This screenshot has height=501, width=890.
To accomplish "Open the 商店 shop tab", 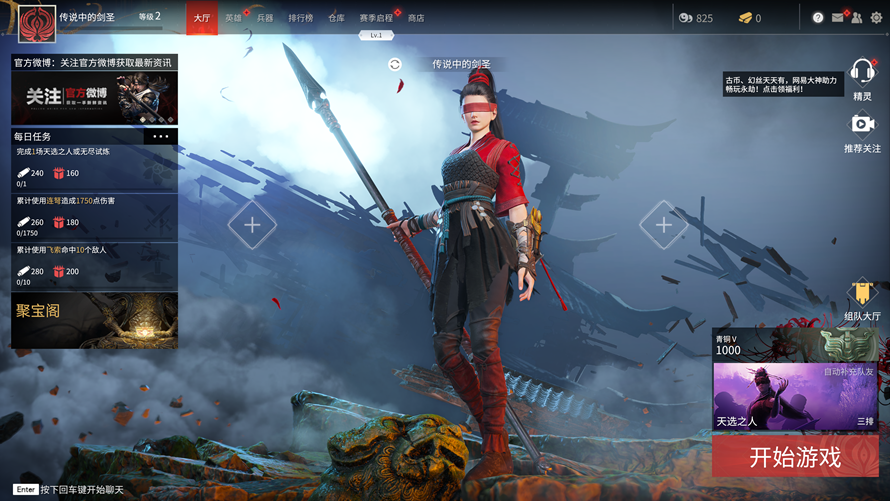I will (x=416, y=18).
